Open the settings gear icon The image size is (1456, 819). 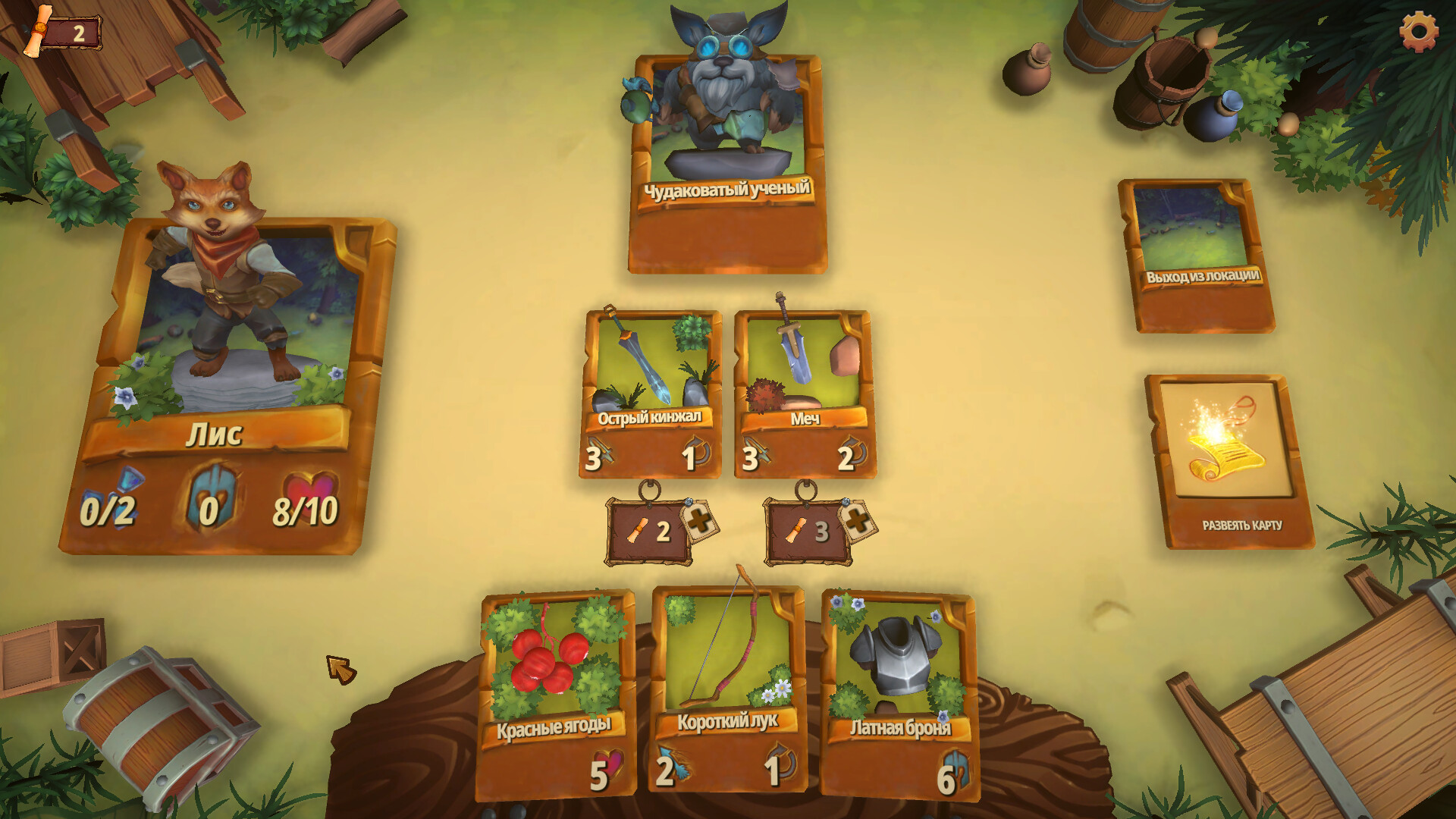click(1420, 33)
